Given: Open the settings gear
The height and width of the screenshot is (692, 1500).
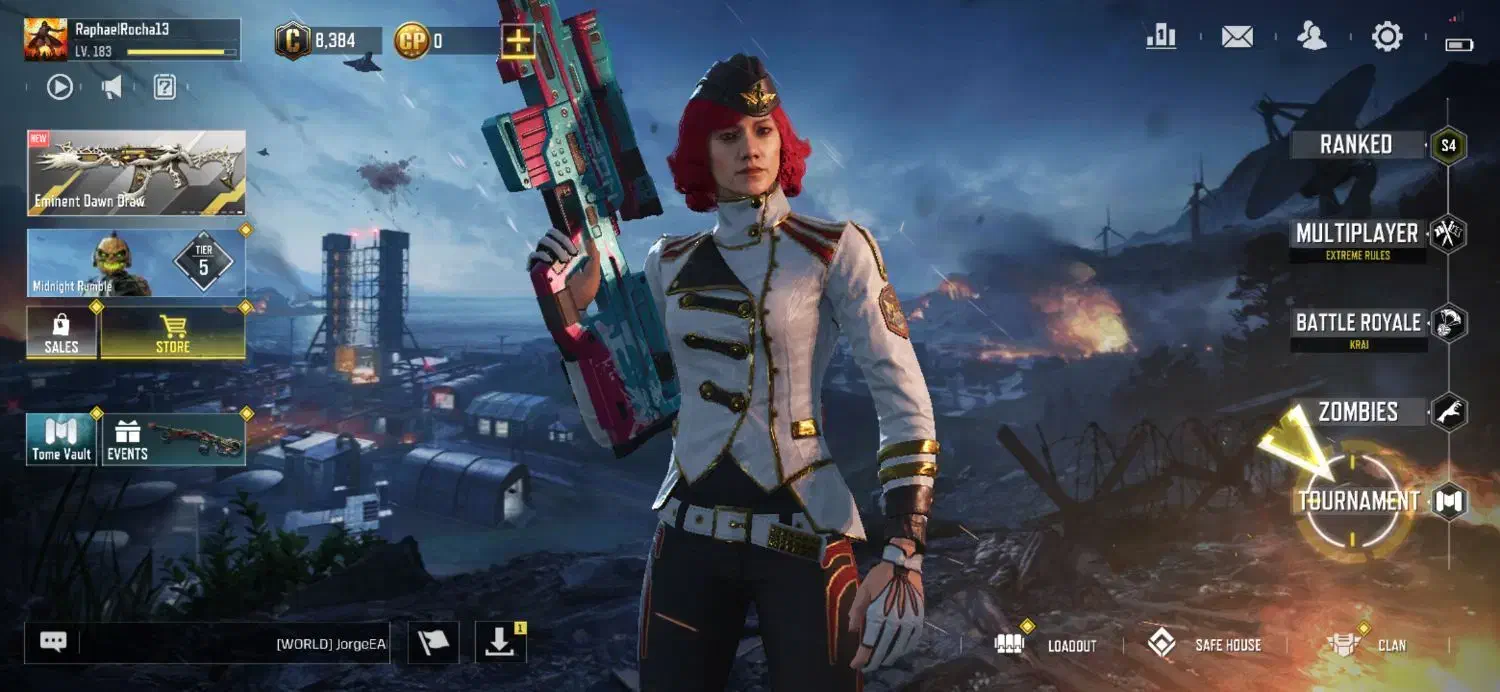Looking at the screenshot, I should pyautogui.click(x=1387, y=38).
